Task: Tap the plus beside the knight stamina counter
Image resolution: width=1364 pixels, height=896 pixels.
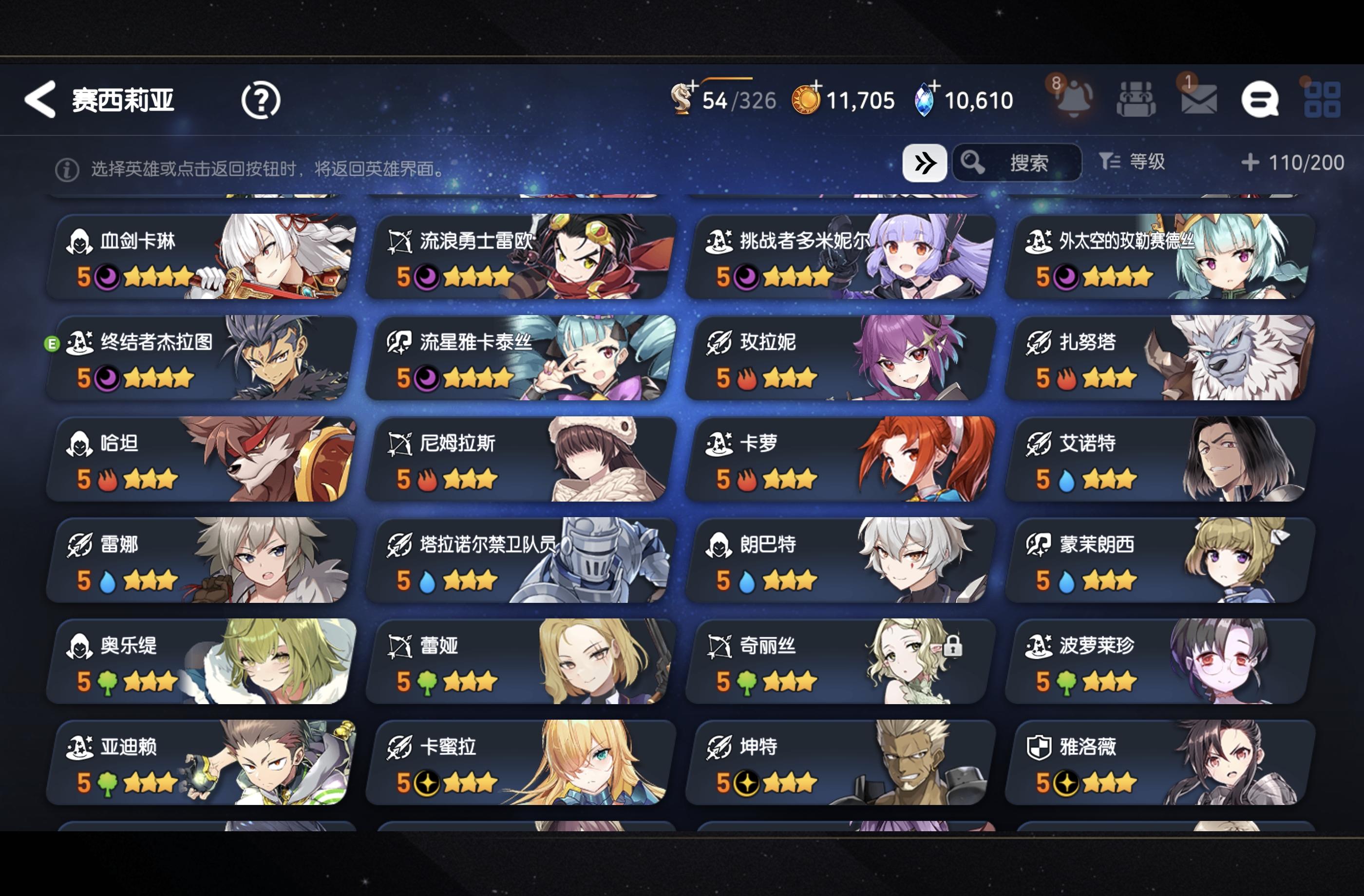Action: [695, 86]
